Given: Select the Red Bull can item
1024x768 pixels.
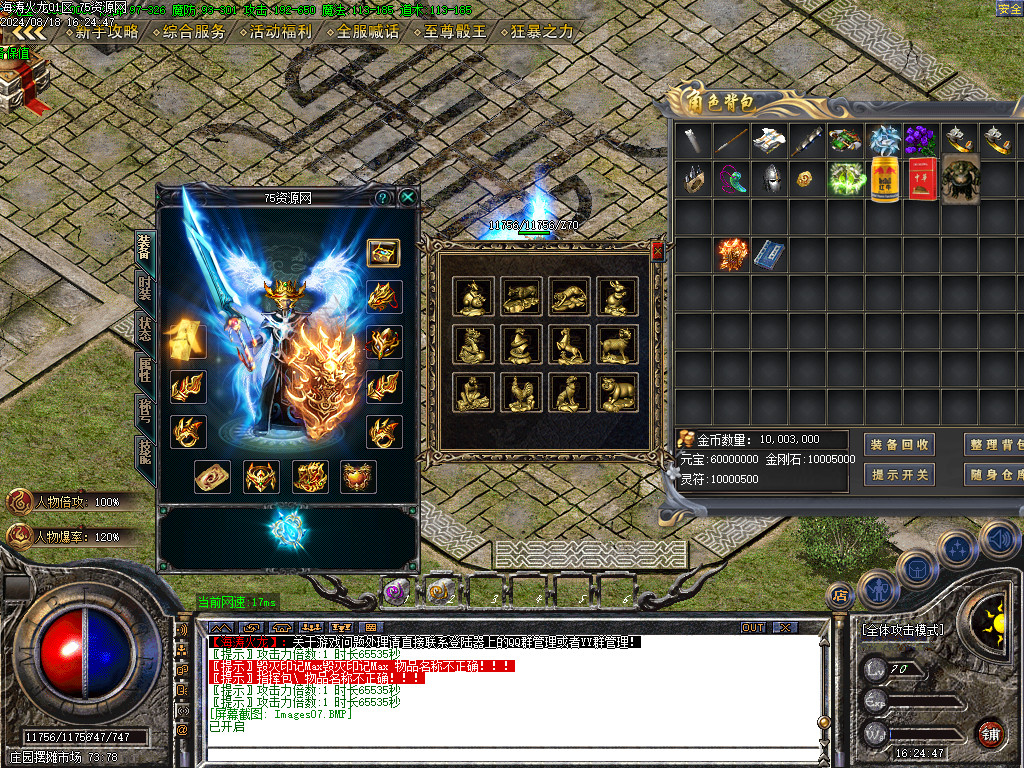Looking at the screenshot, I should coord(885,179).
